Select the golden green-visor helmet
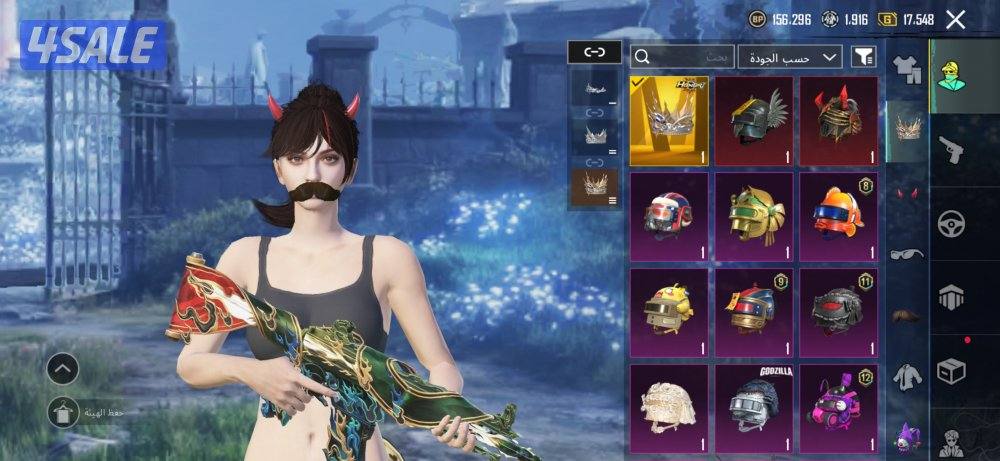The height and width of the screenshot is (461, 1000). tap(754, 215)
